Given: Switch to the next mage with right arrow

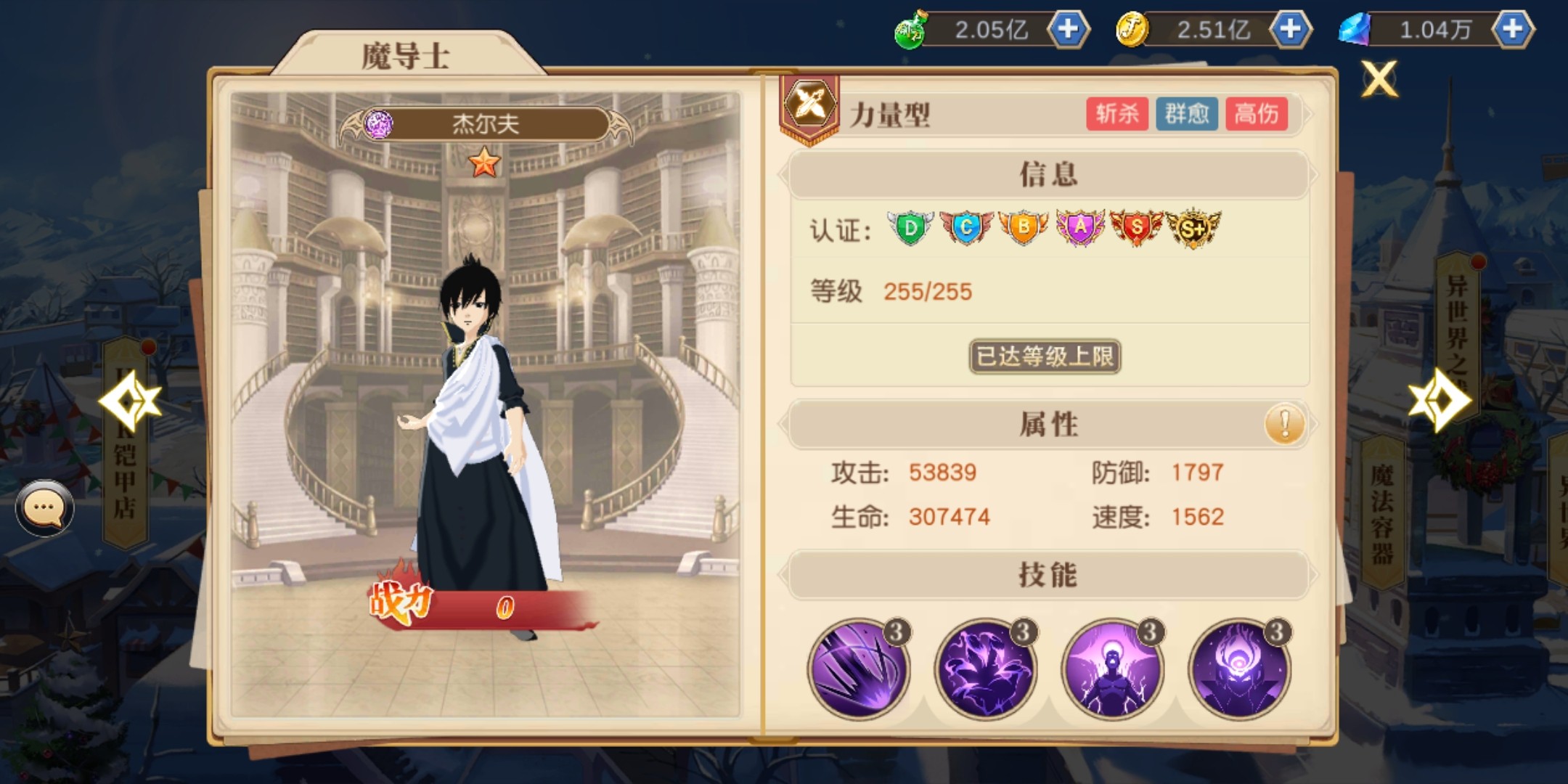Looking at the screenshot, I should [x=1439, y=400].
